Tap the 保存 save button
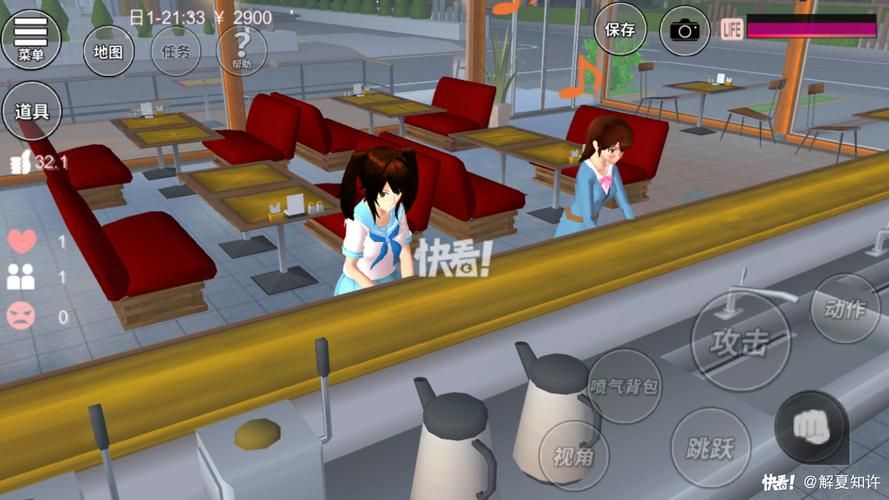The width and height of the screenshot is (889, 500). pos(620,29)
